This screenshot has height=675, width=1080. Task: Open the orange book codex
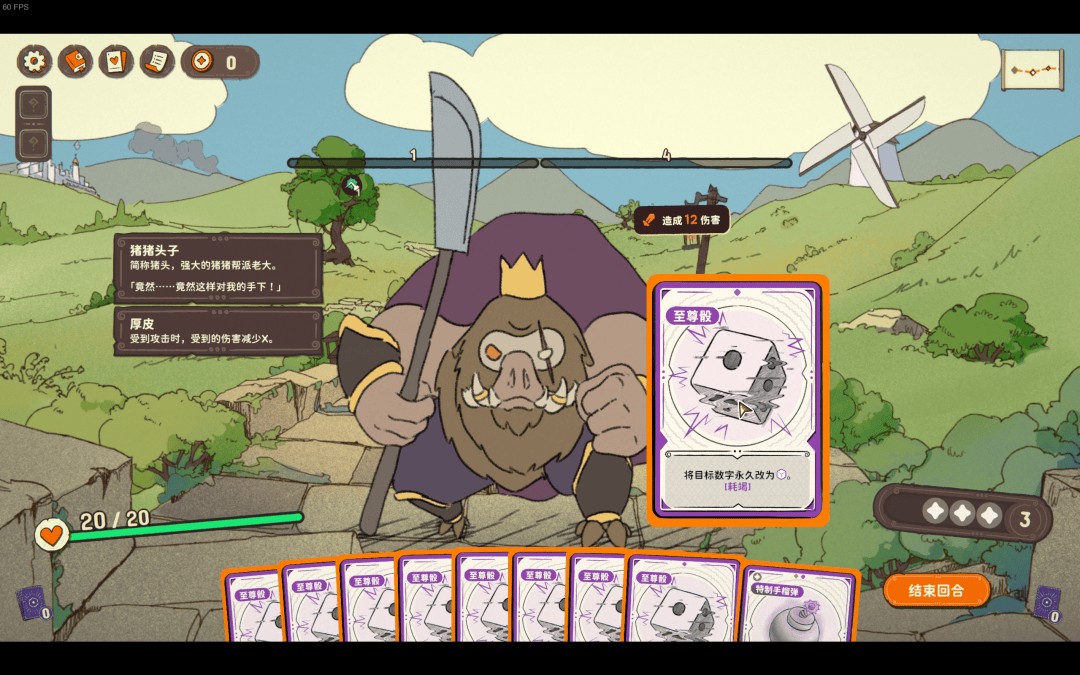pyautogui.click(x=75, y=62)
